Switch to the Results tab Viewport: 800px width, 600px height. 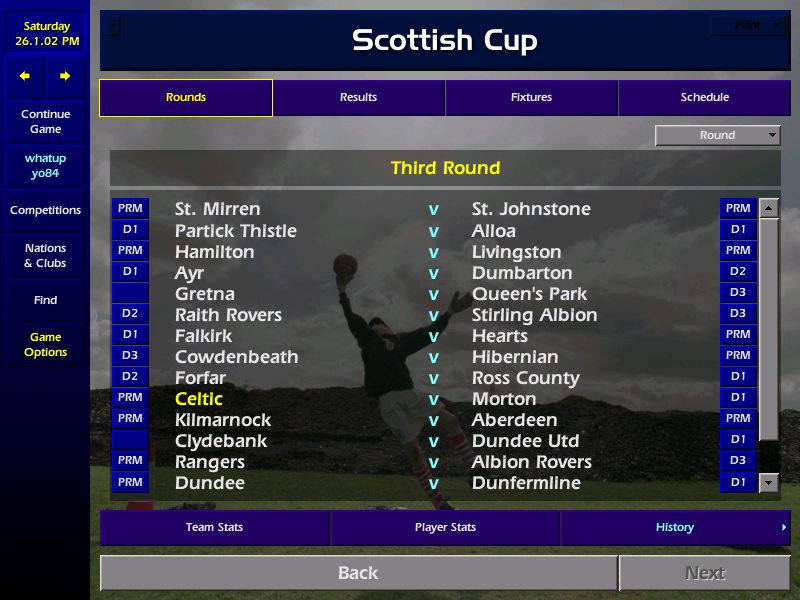point(358,98)
